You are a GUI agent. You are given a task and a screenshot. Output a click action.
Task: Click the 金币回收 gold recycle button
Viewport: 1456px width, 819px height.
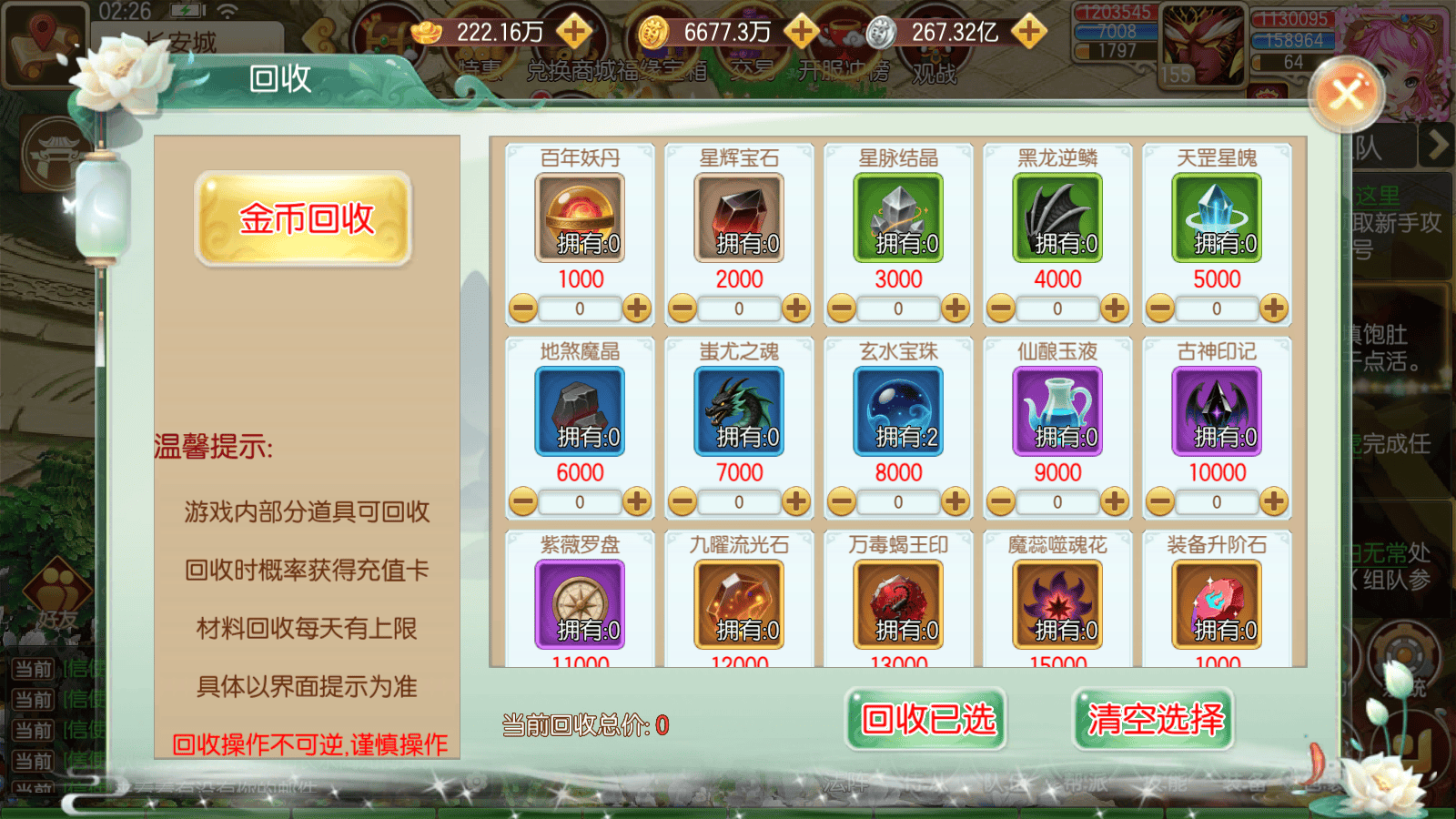click(305, 220)
